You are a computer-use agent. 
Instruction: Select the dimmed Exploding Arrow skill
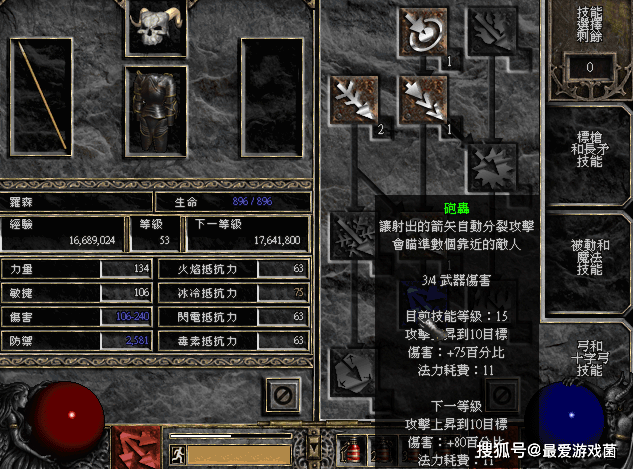(x=490, y=166)
